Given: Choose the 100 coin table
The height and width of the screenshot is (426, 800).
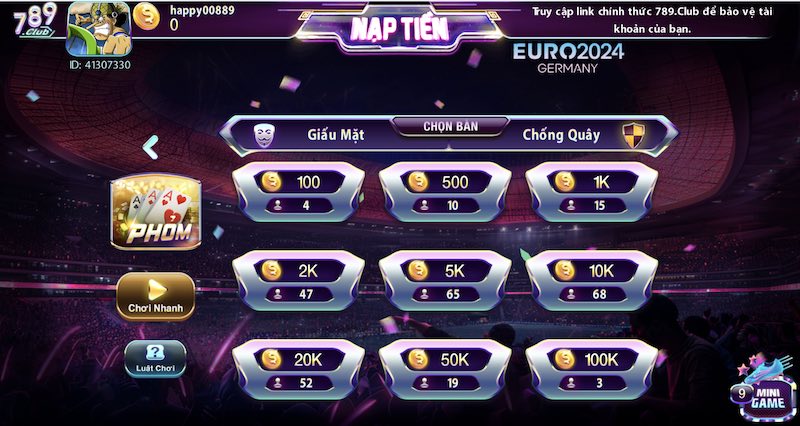Looking at the screenshot, I should click(x=297, y=193).
